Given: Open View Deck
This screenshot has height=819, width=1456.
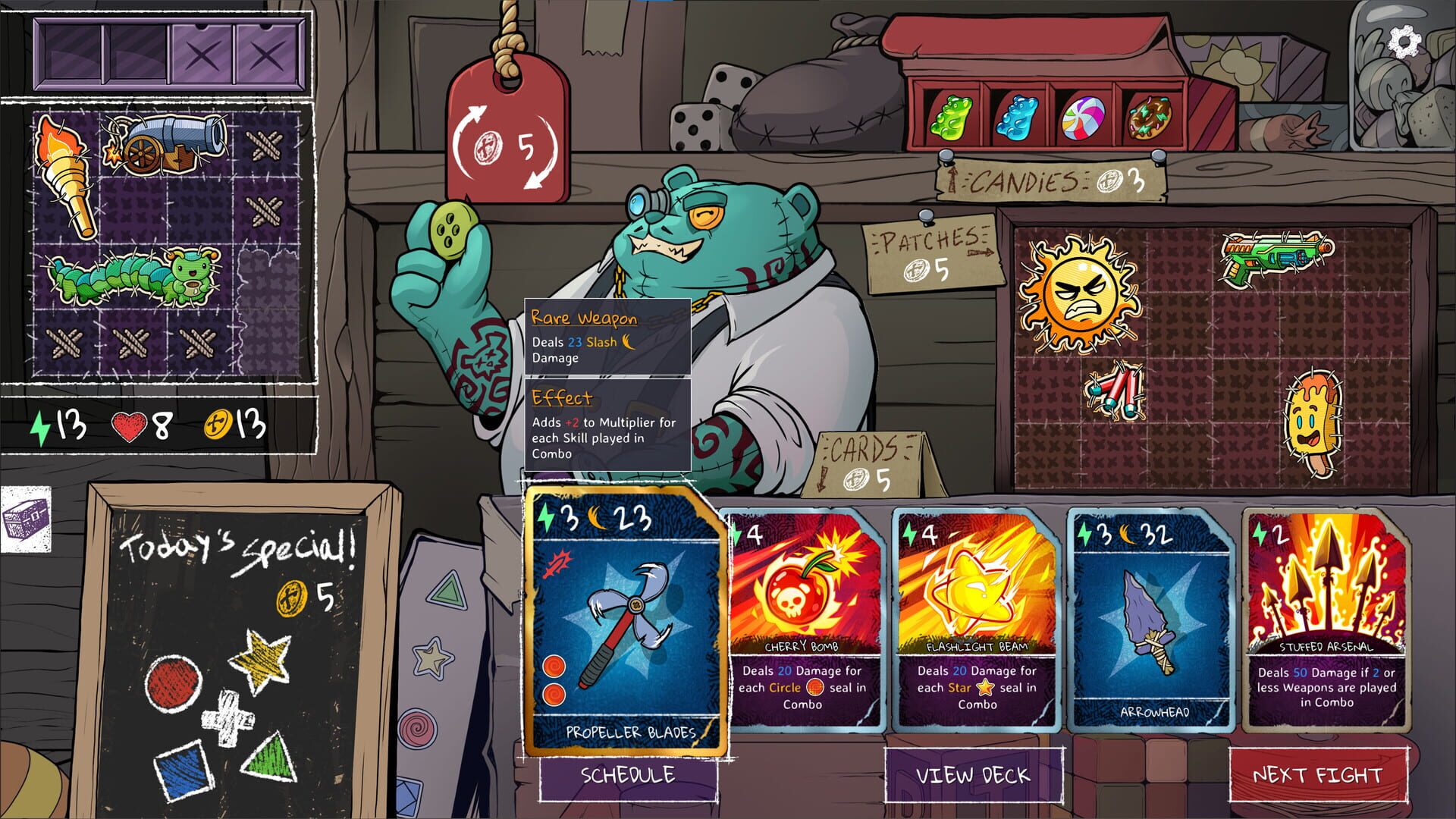Looking at the screenshot, I should click(x=974, y=777).
